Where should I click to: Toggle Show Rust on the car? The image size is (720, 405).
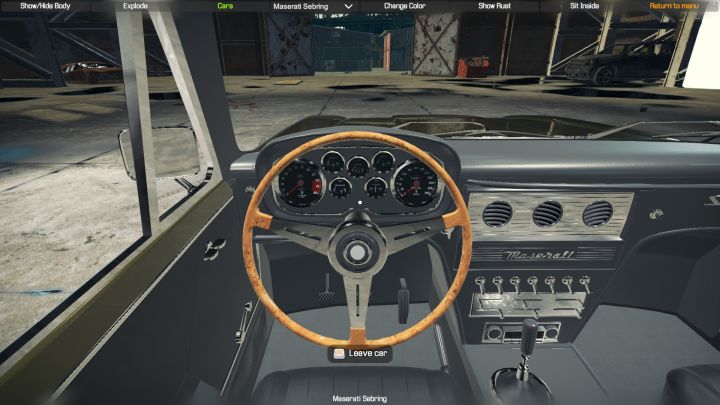point(495,6)
